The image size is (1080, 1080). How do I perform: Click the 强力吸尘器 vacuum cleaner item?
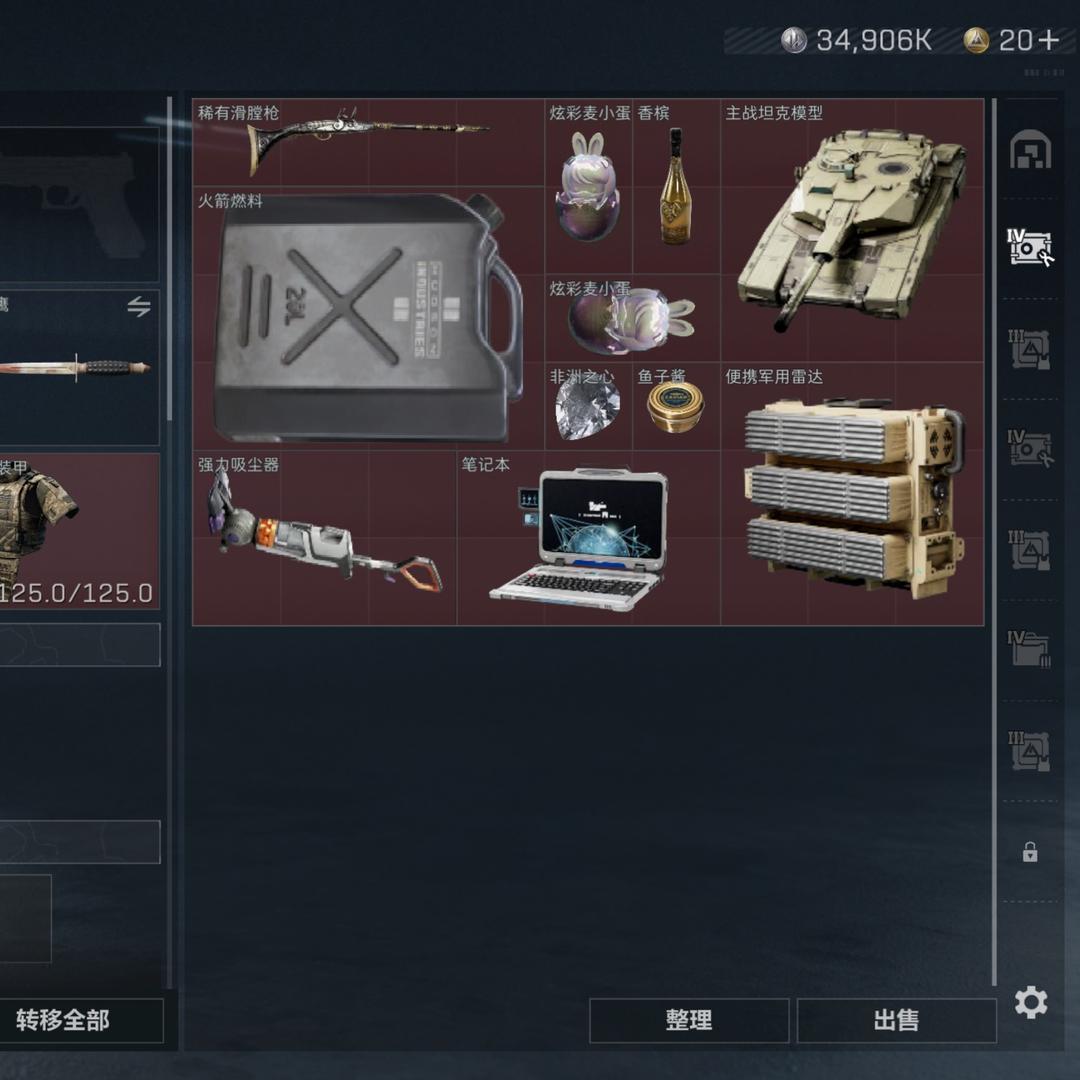[x=324, y=539]
